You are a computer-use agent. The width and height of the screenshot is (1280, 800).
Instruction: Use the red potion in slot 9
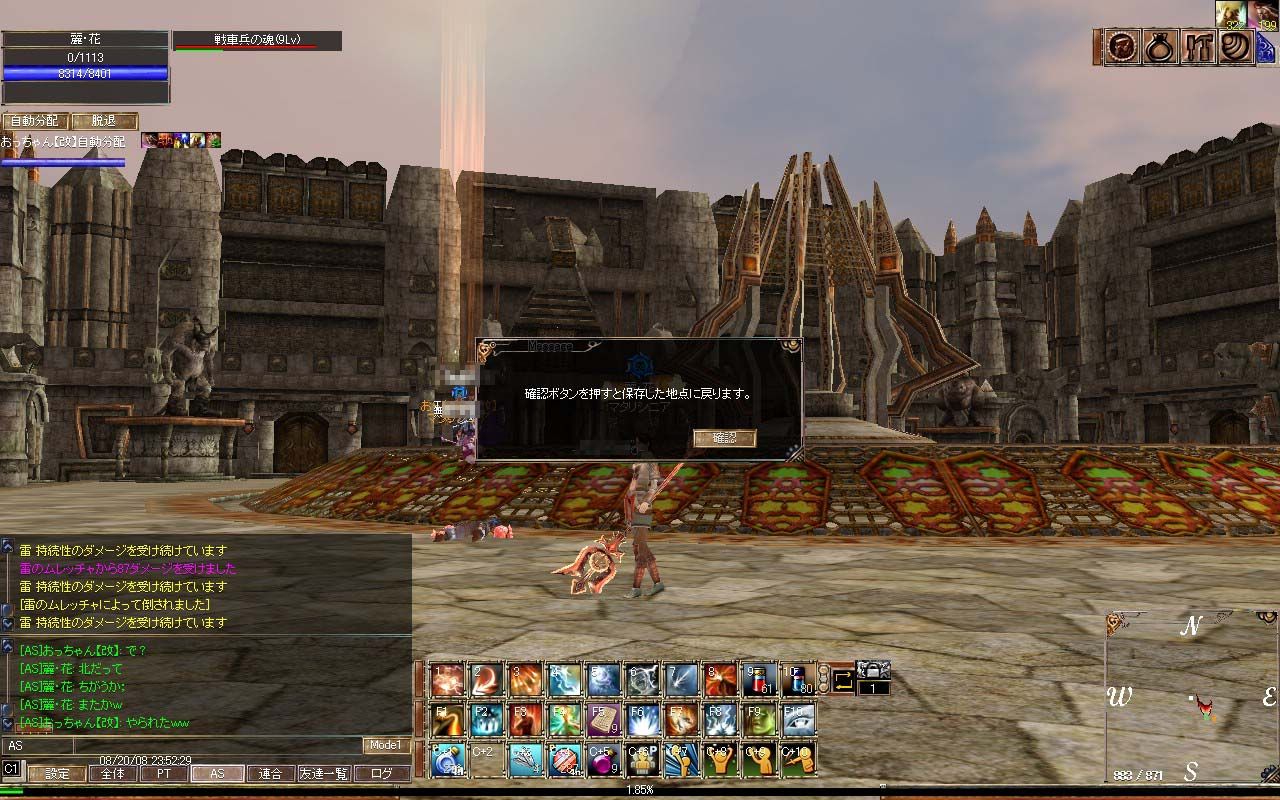[x=759, y=680]
